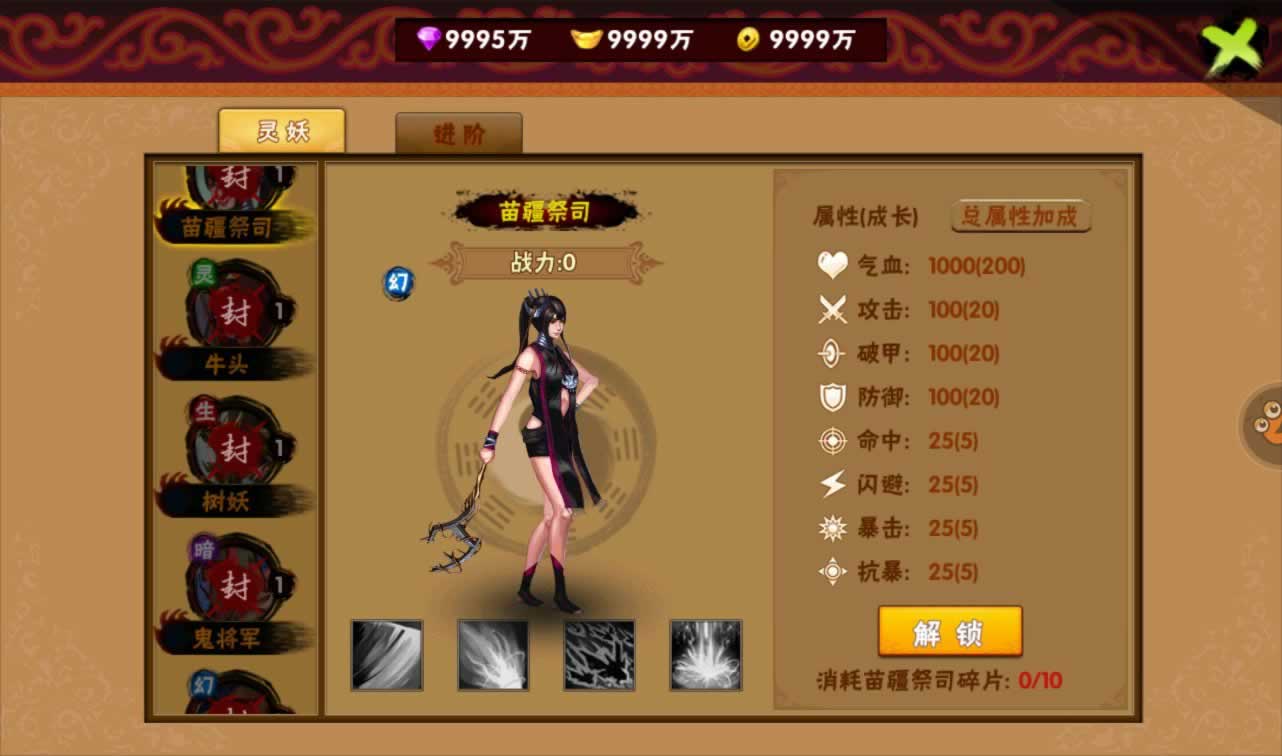Click the 解锁 unlock button
The image size is (1282, 756).
tap(949, 632)
